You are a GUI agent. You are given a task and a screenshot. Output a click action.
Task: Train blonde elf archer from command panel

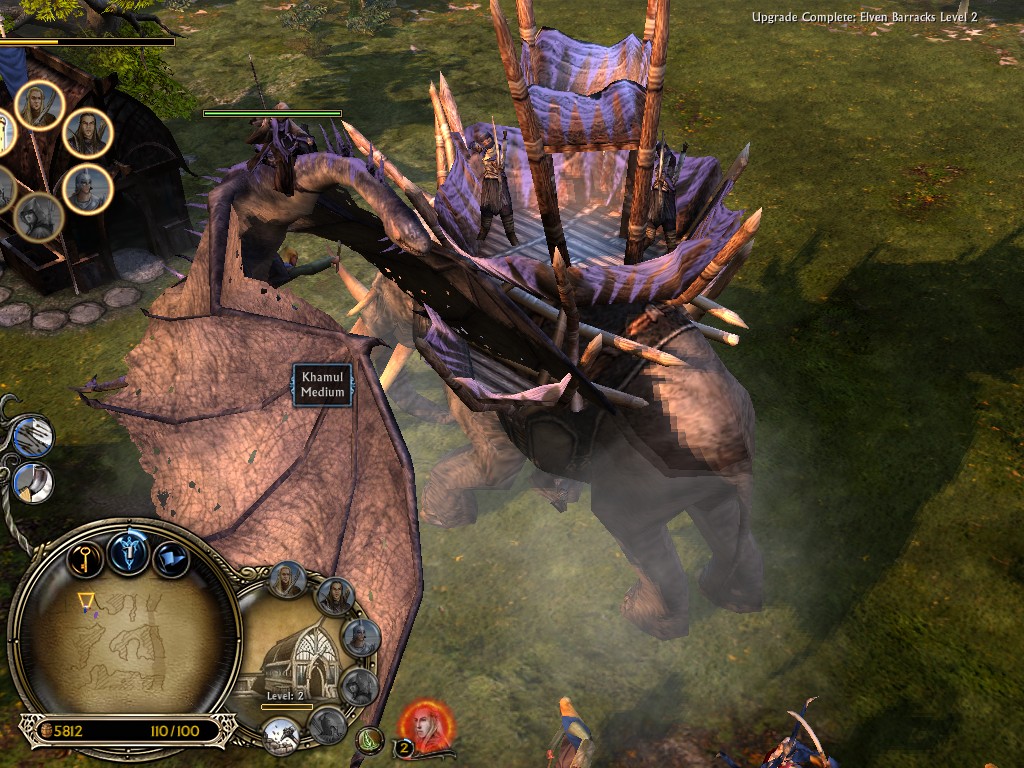tap(287, 580)
